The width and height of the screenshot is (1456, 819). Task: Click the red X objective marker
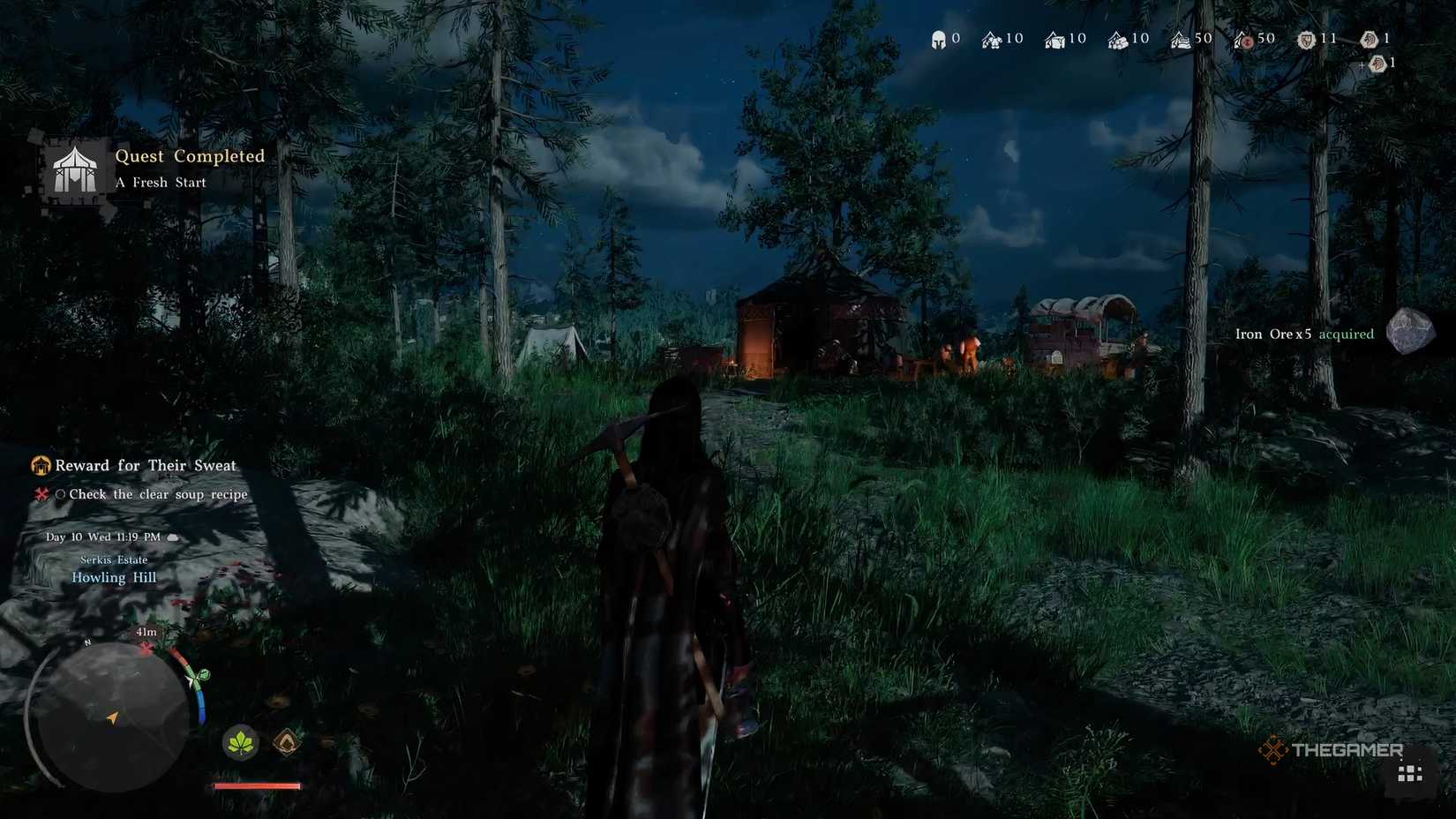pos(41,494)
